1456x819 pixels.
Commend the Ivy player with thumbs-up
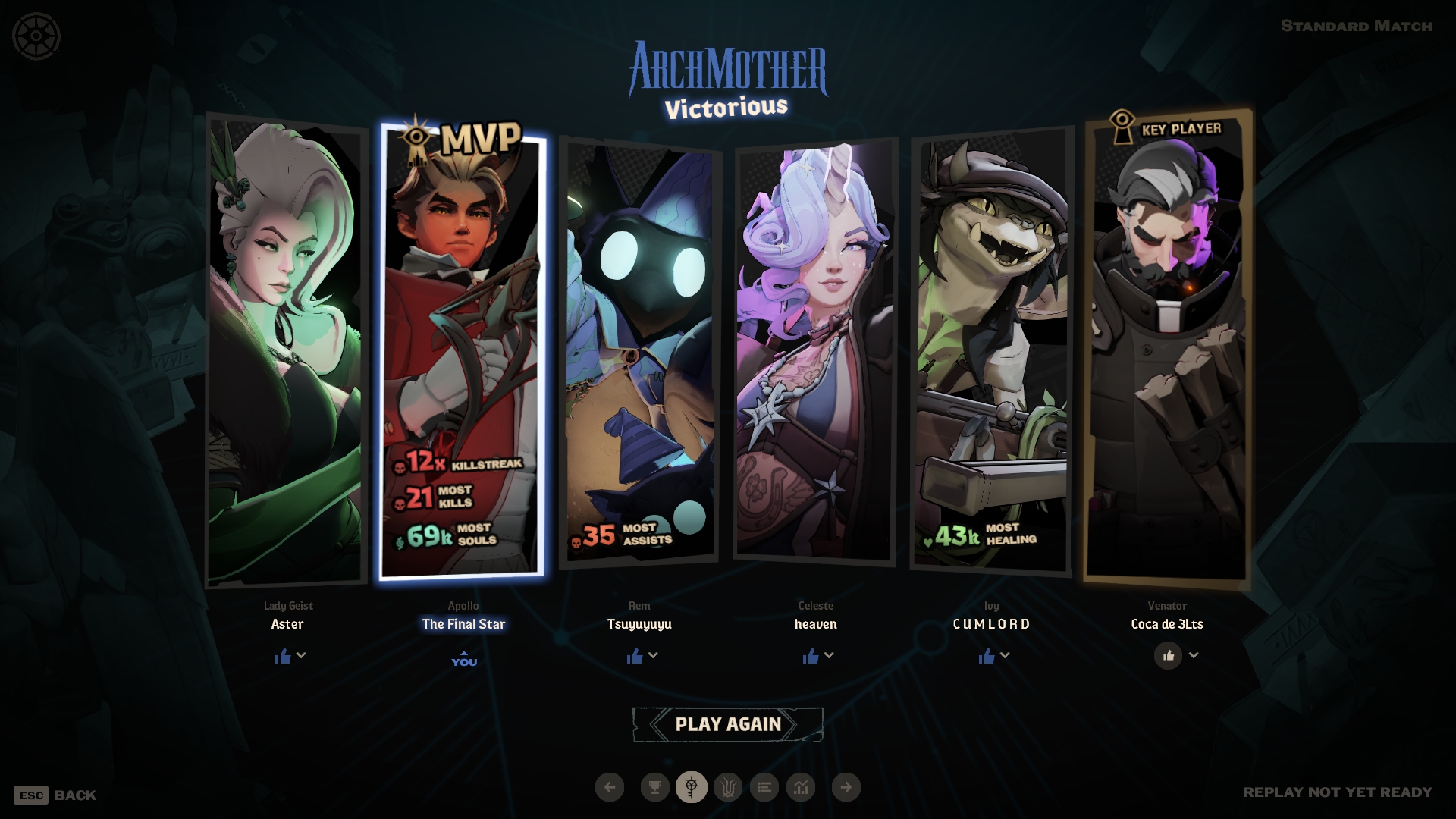click(x=987, y=656)
